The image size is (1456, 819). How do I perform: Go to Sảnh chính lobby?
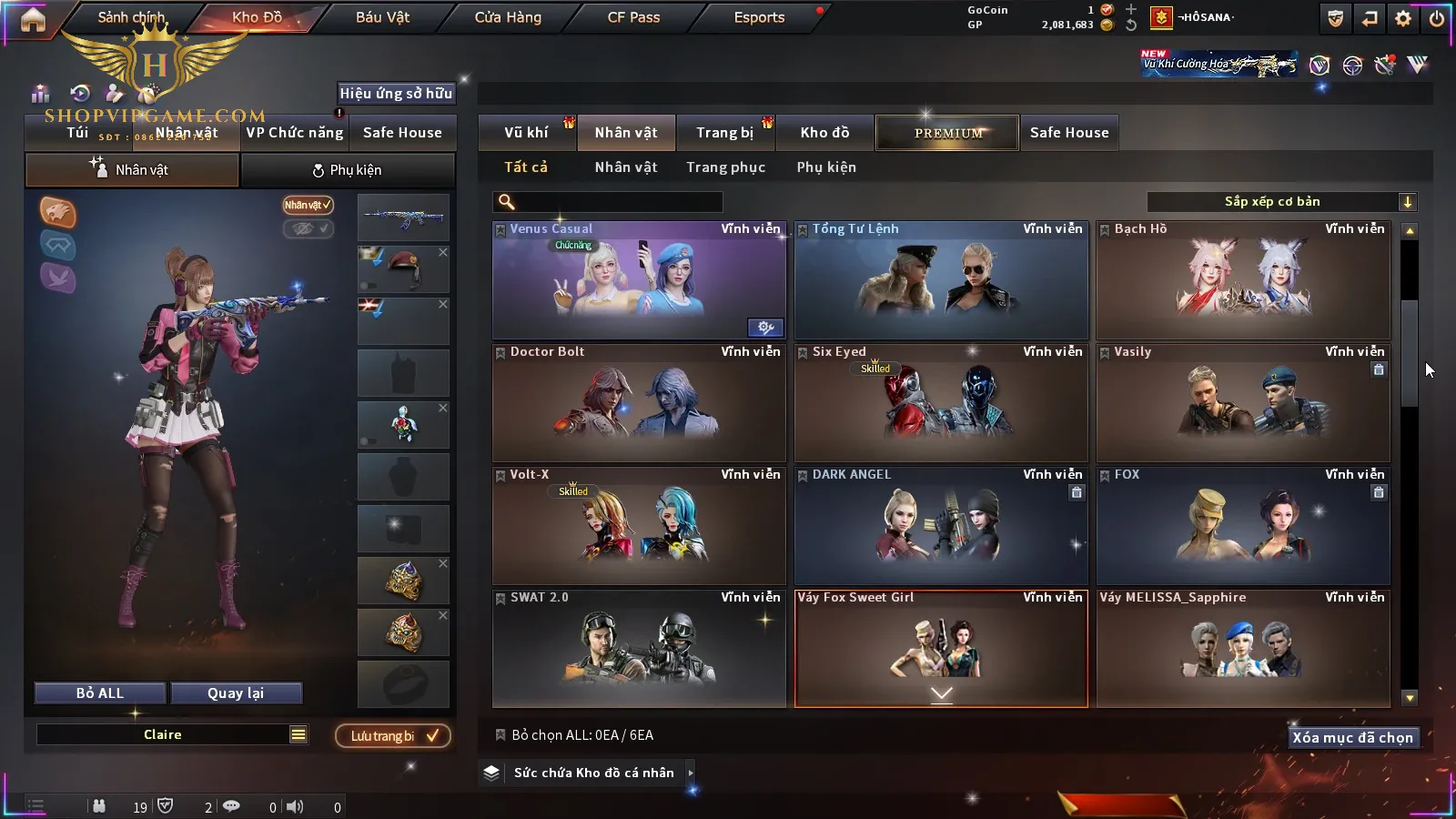(x=131, y=17)
